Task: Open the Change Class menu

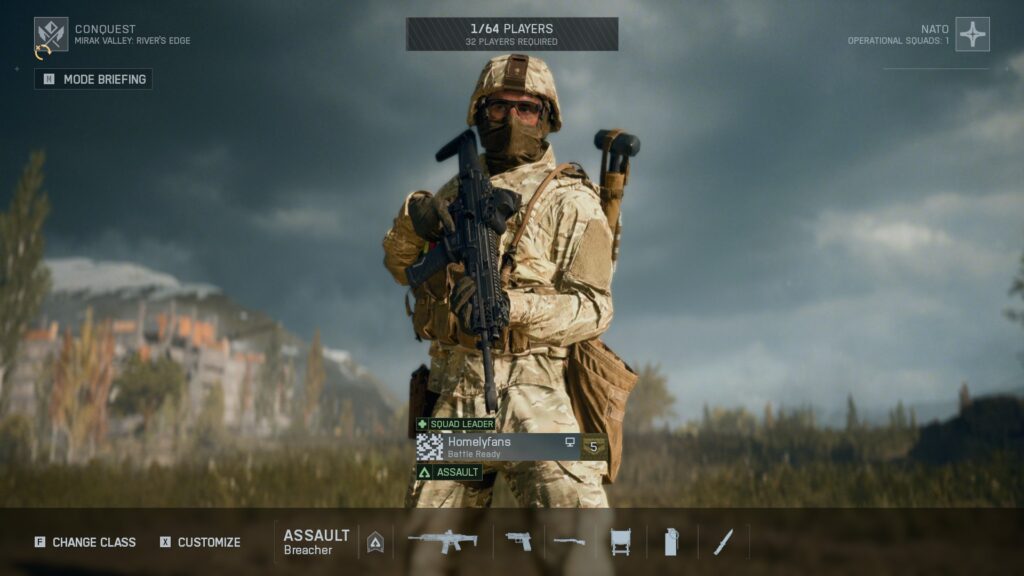Action: pyautogui.click(x=85, y=542)
